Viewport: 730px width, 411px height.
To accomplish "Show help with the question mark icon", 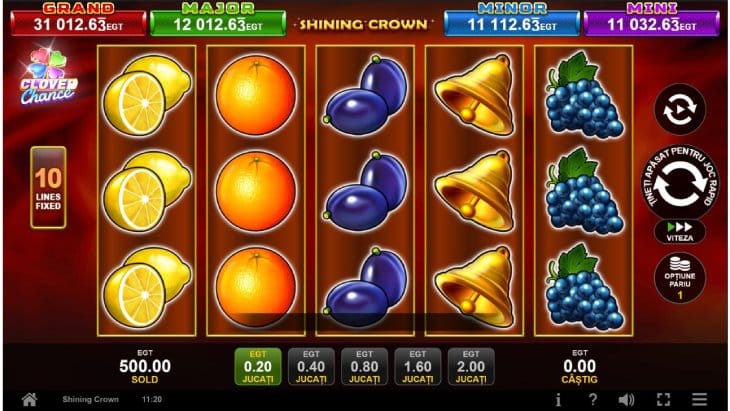I will [x=593, y=400].
